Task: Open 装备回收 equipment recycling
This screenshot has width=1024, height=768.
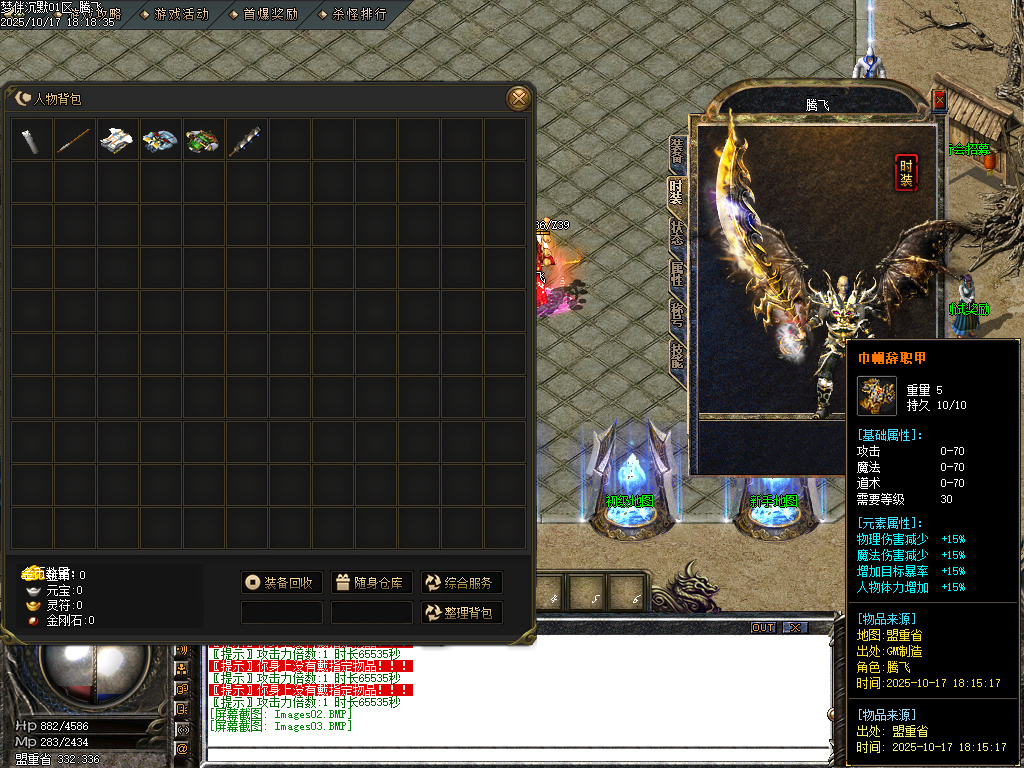Action: click(x=281, y=583)
